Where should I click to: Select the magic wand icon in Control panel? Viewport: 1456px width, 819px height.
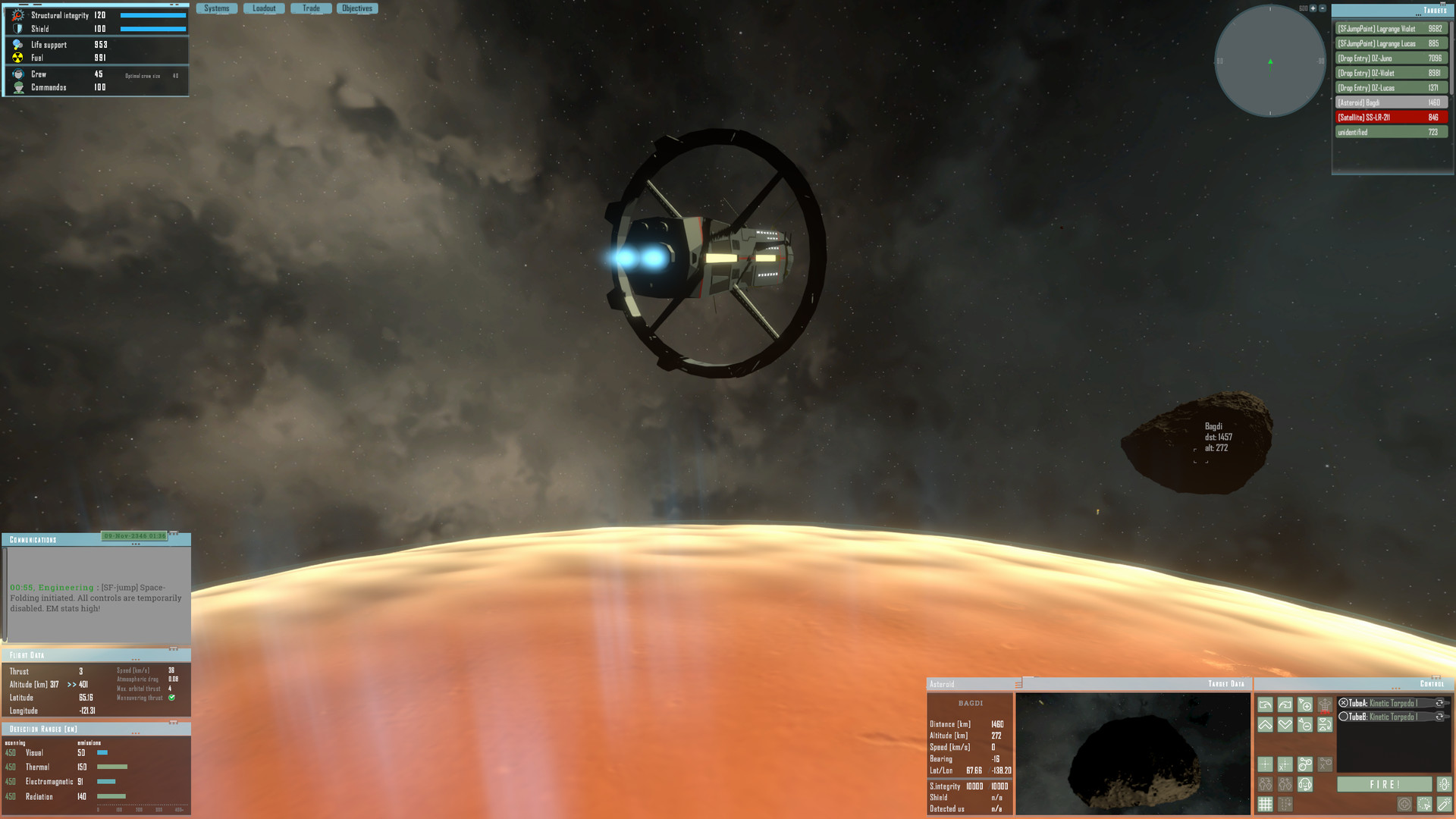tap(1445, 805)
